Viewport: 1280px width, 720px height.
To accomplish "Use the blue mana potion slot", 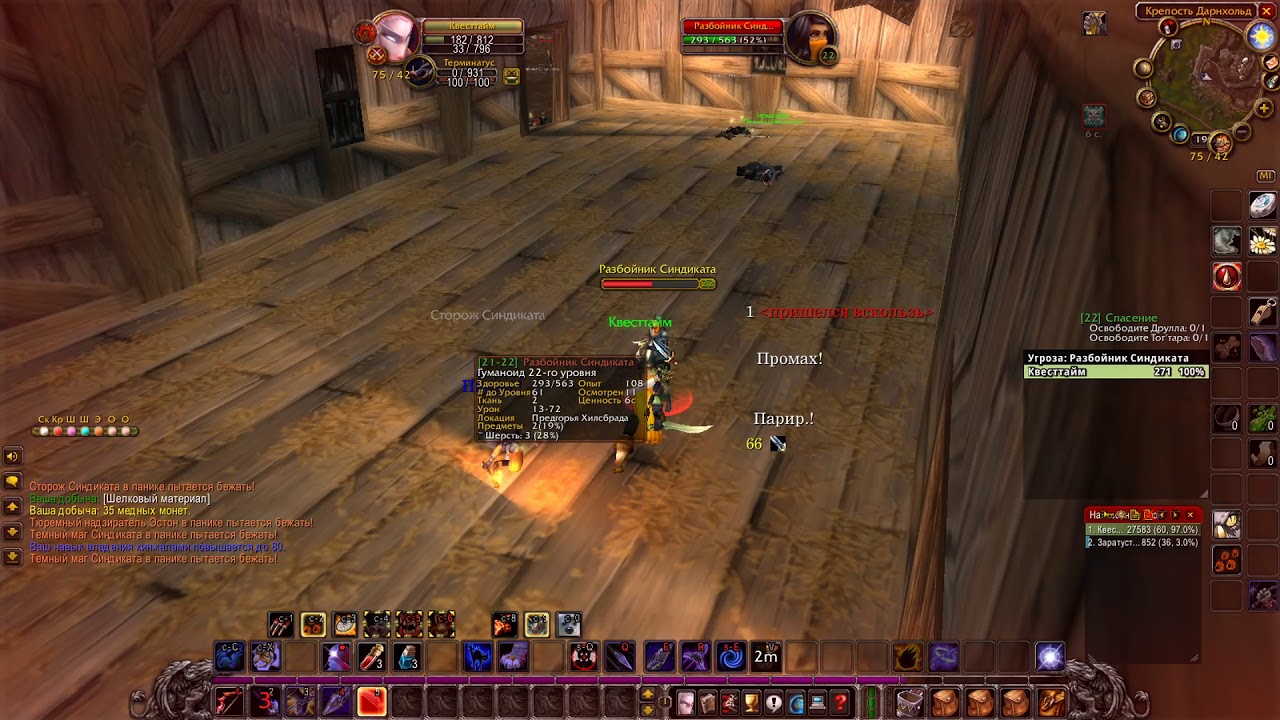I will point(407,657).
